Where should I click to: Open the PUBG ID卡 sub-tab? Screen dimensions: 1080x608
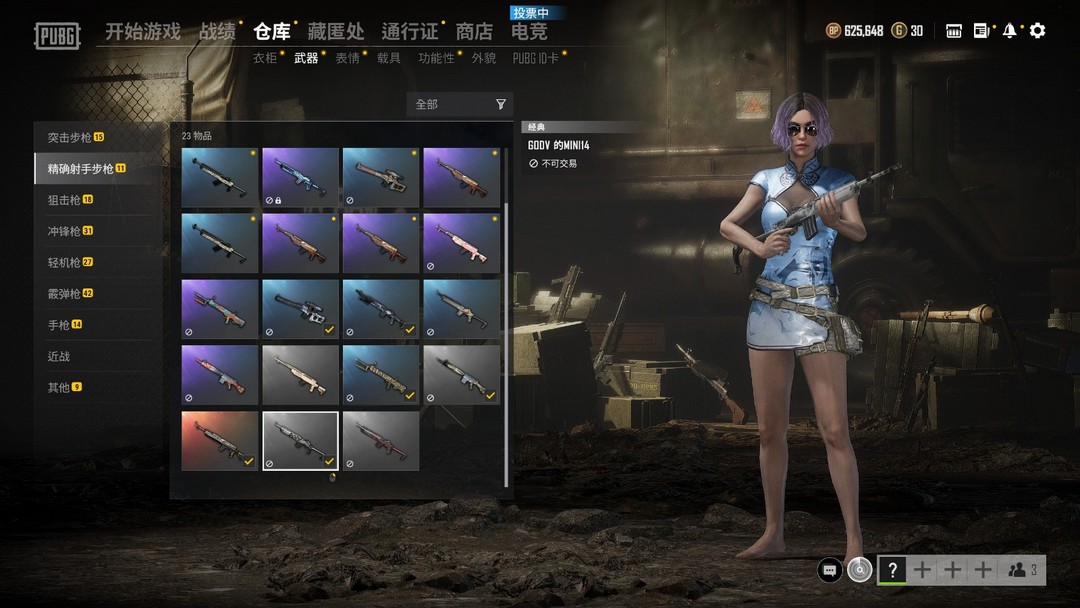pyautogui.click(x=535, y=58)
